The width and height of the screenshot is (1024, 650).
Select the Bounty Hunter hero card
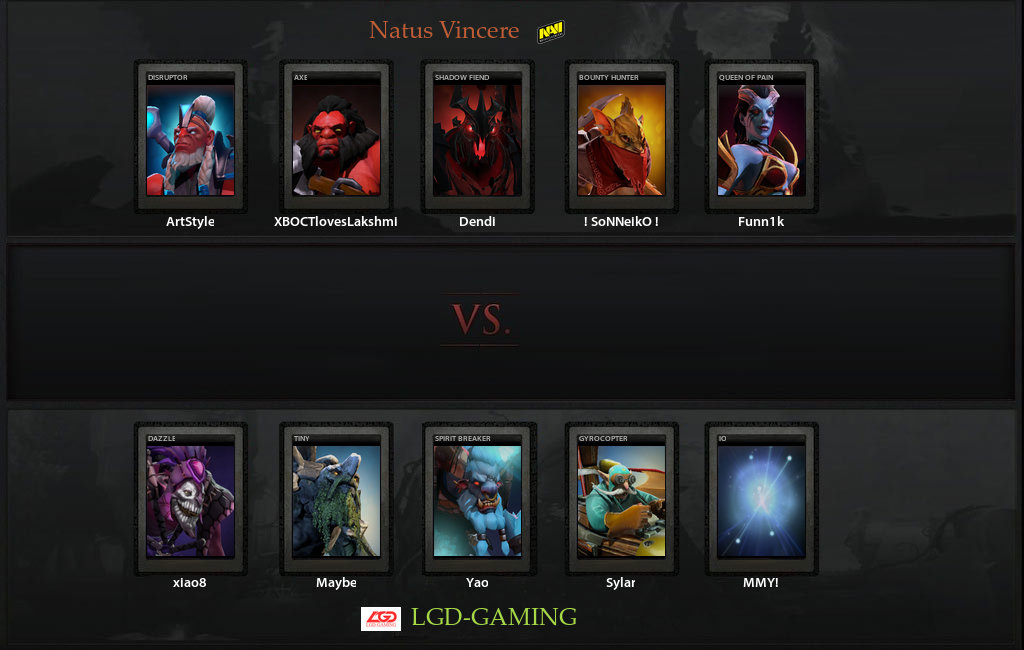[621, 138]
